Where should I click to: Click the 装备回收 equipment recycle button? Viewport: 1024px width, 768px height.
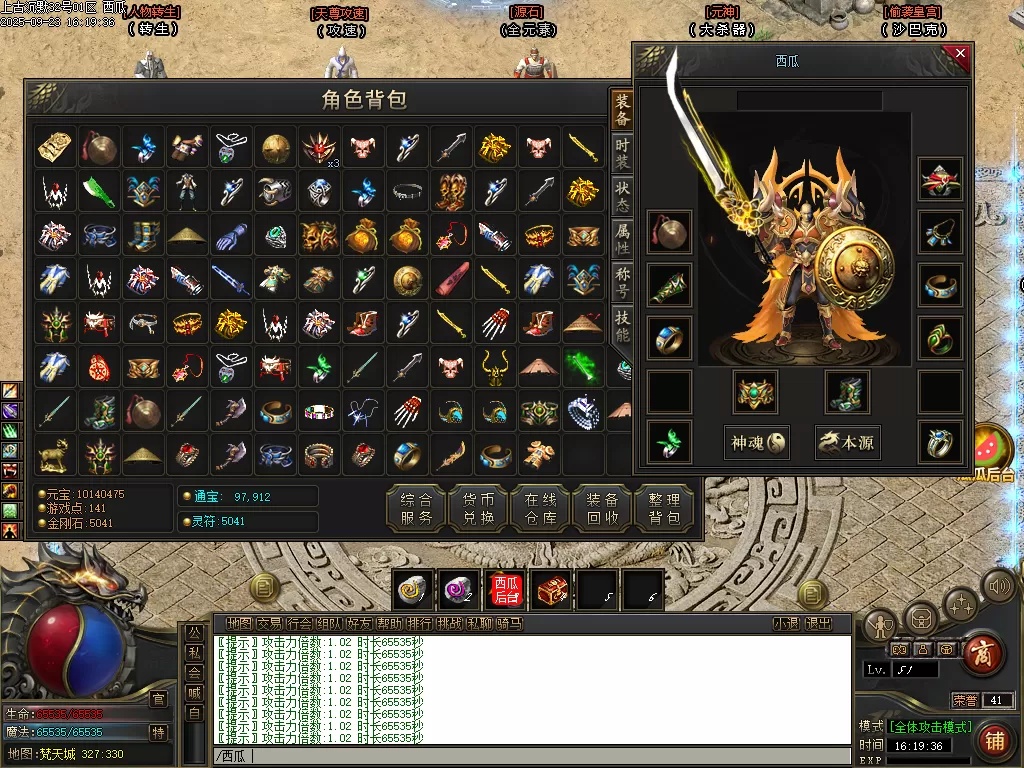pos(602,509)
